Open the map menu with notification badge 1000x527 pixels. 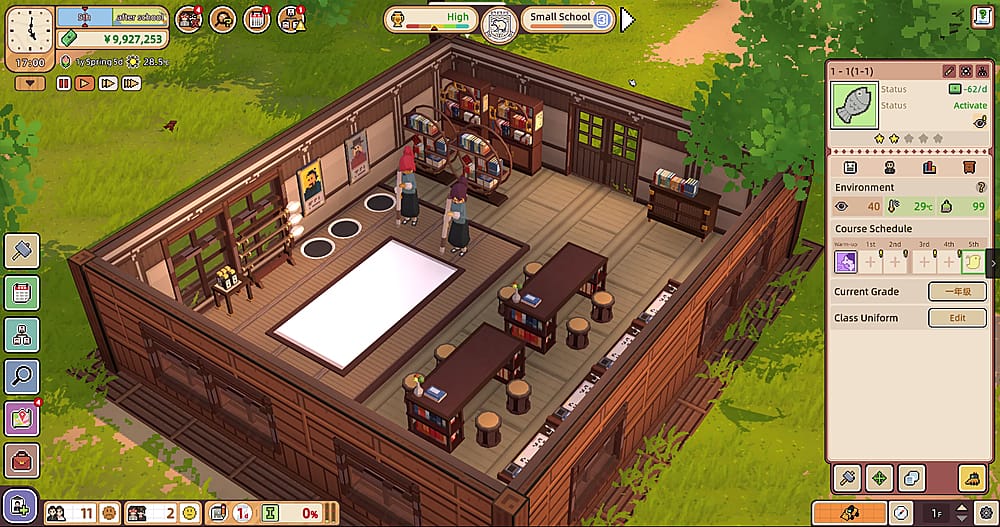coord(21,418)
